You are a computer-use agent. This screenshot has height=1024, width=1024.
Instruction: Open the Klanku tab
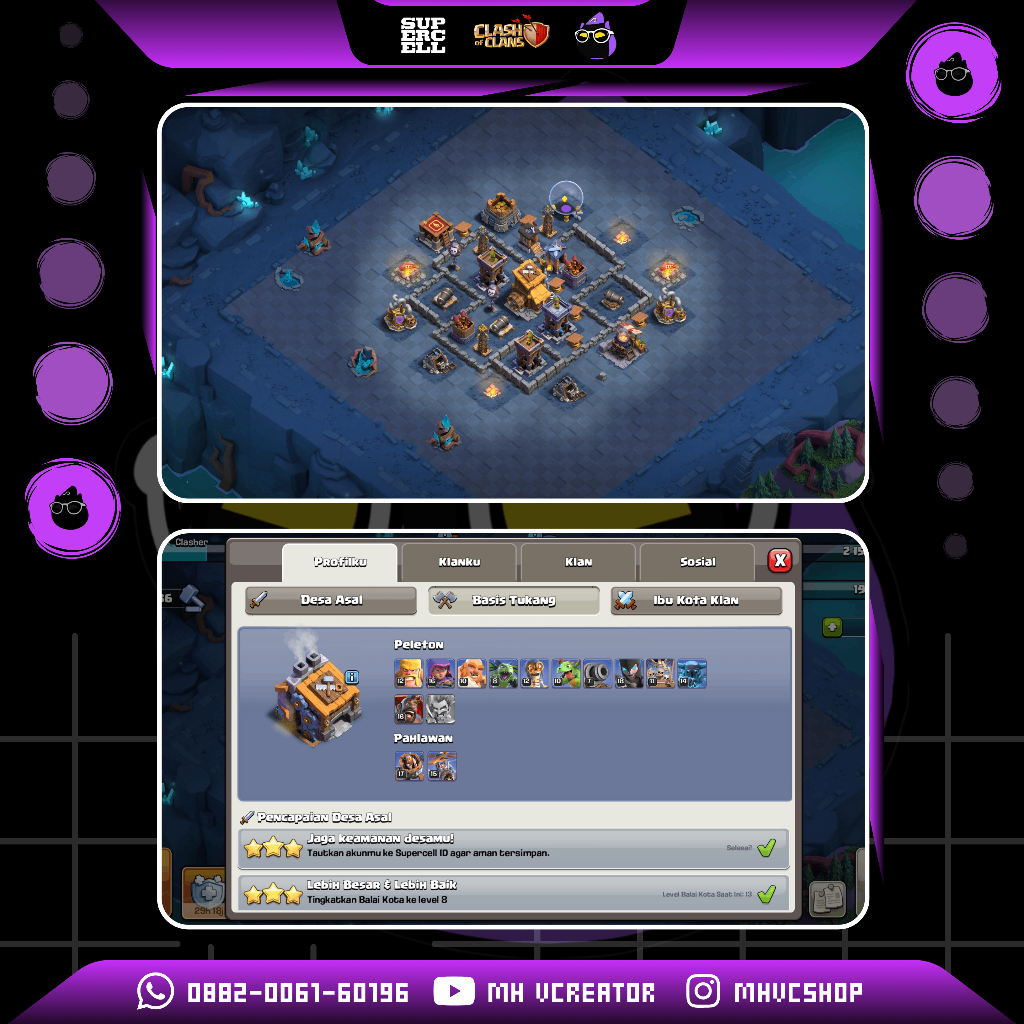pos(459,562)
